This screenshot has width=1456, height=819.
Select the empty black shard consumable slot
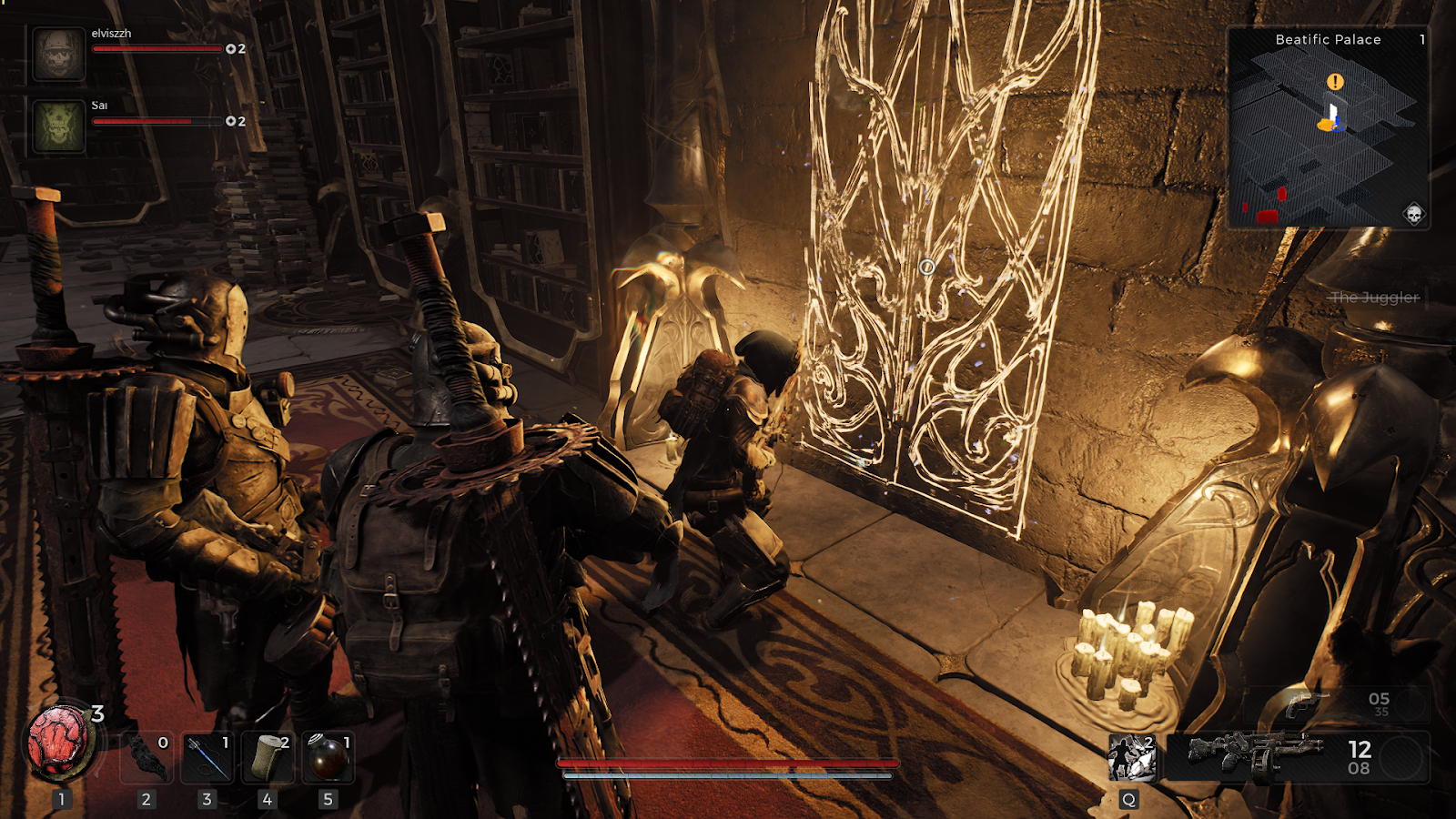pyautogui.click(x=147, y=757)
